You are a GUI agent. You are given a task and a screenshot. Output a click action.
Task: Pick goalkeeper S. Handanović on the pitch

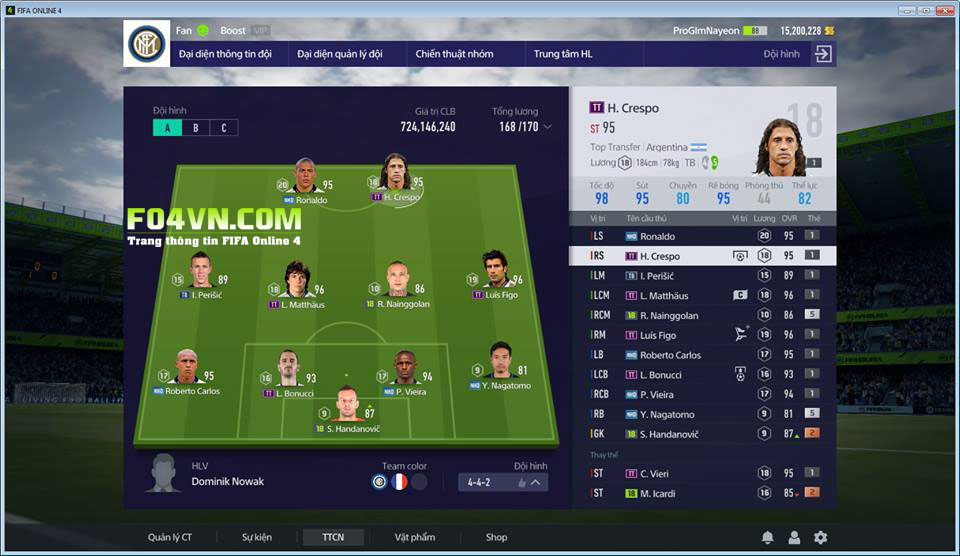347,408
